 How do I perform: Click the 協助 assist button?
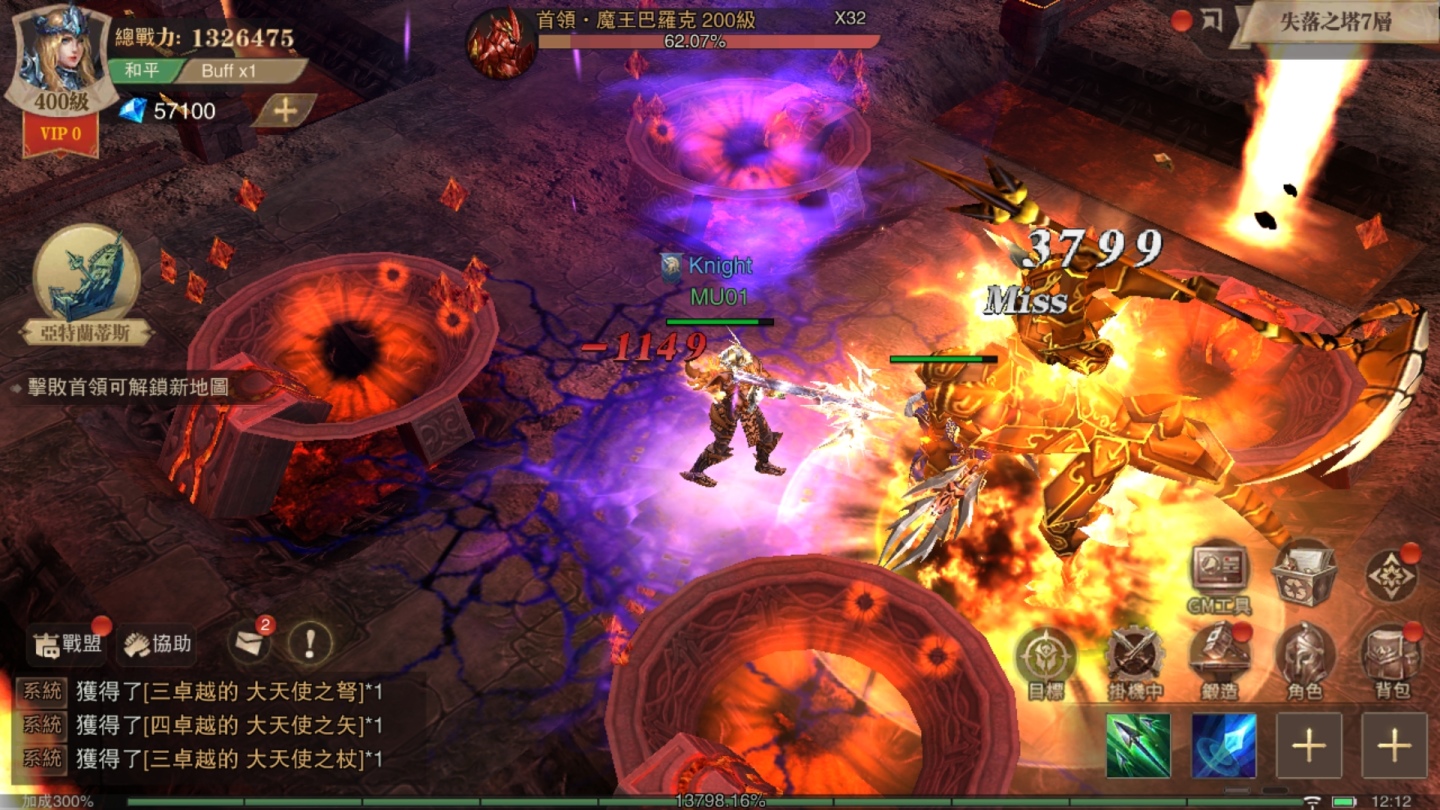pos(157,644)
